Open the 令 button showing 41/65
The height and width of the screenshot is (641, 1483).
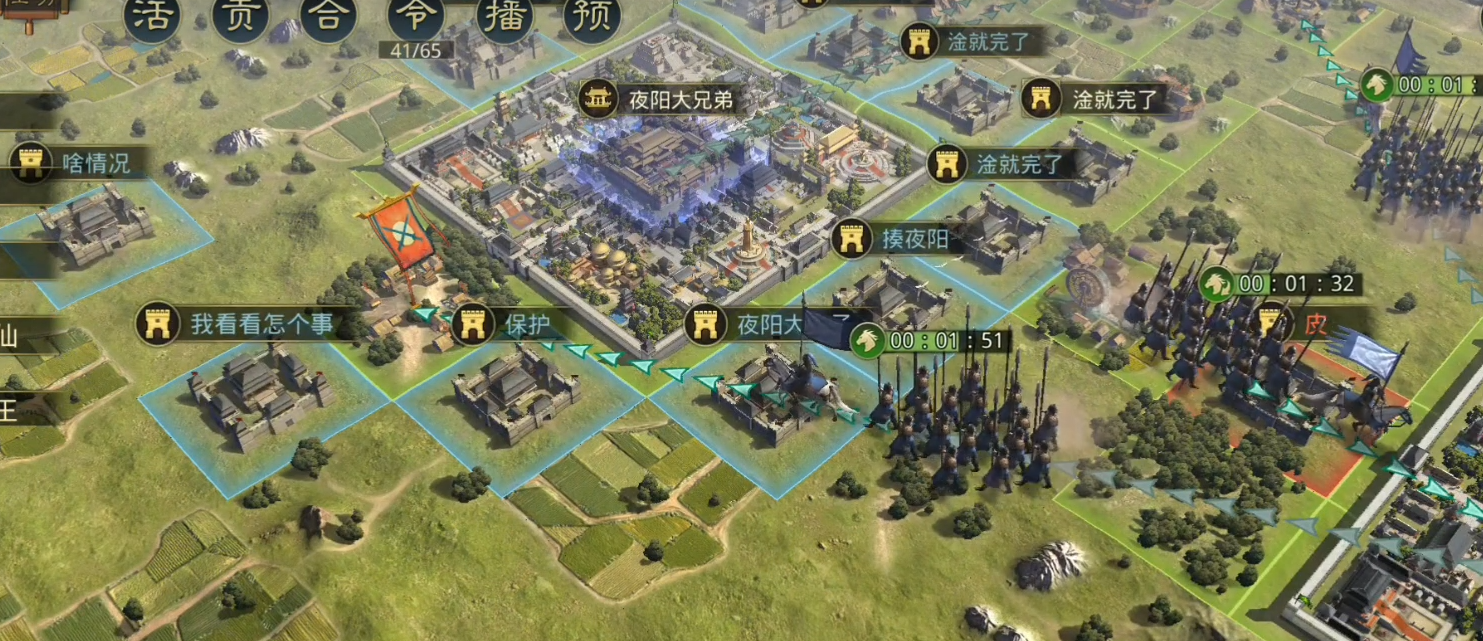pyautogui.click(x=416, y=20)
